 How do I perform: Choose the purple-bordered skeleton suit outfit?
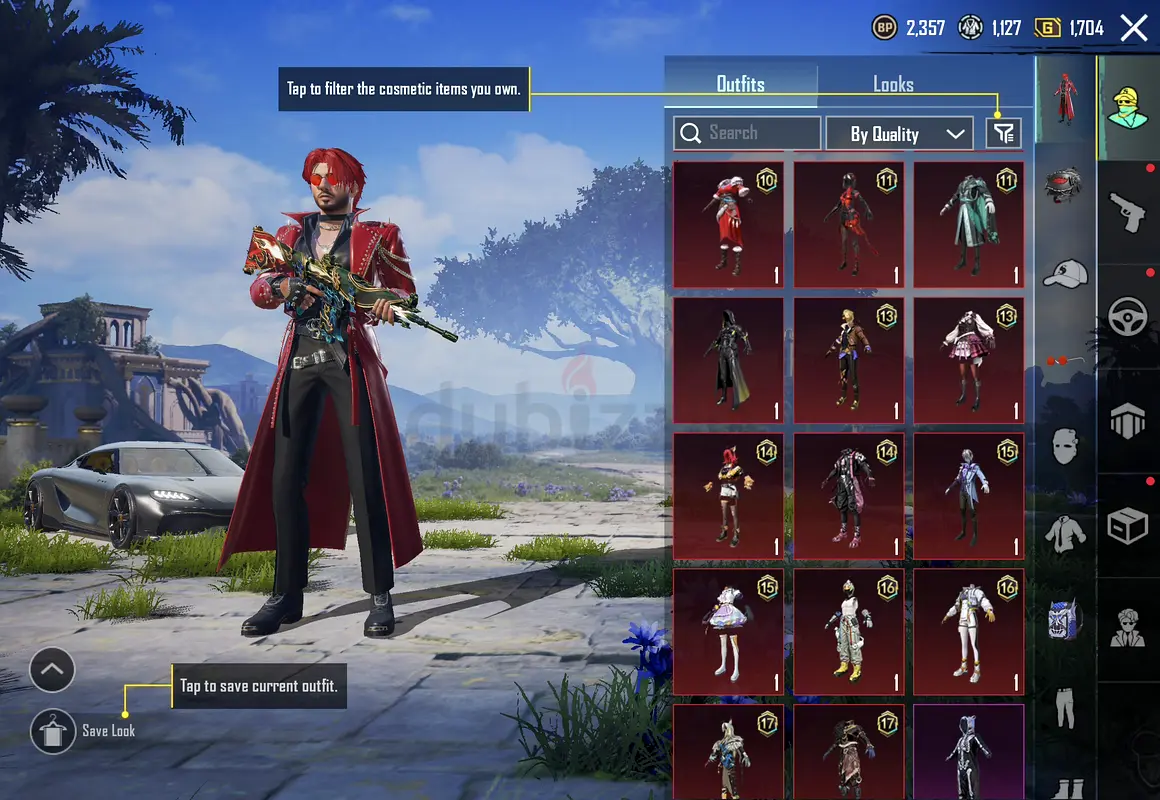pyautogui.click(x=968, y=752)
